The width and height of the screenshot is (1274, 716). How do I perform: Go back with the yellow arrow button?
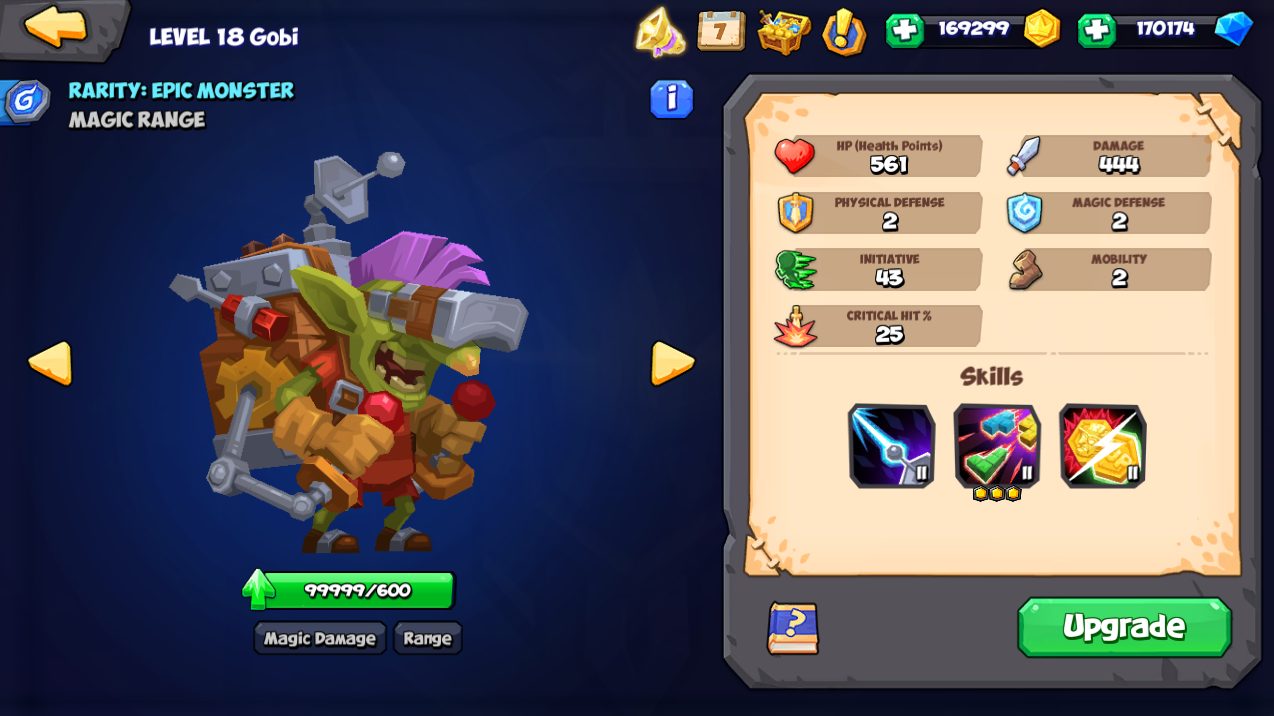[x=56, y=26]
